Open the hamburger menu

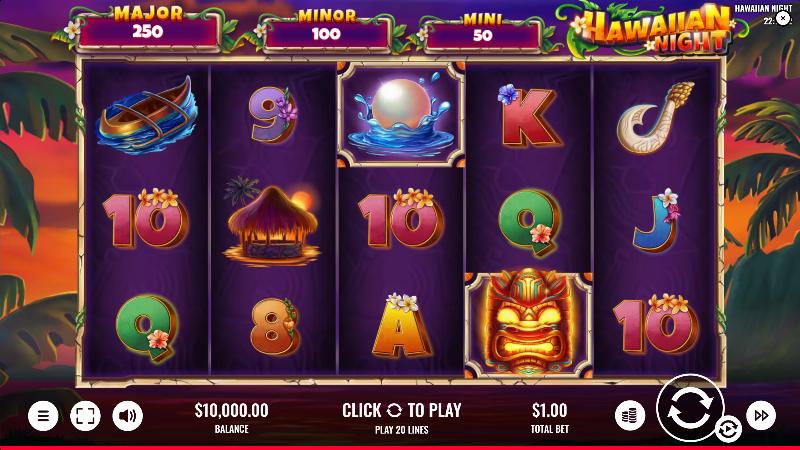43,415
